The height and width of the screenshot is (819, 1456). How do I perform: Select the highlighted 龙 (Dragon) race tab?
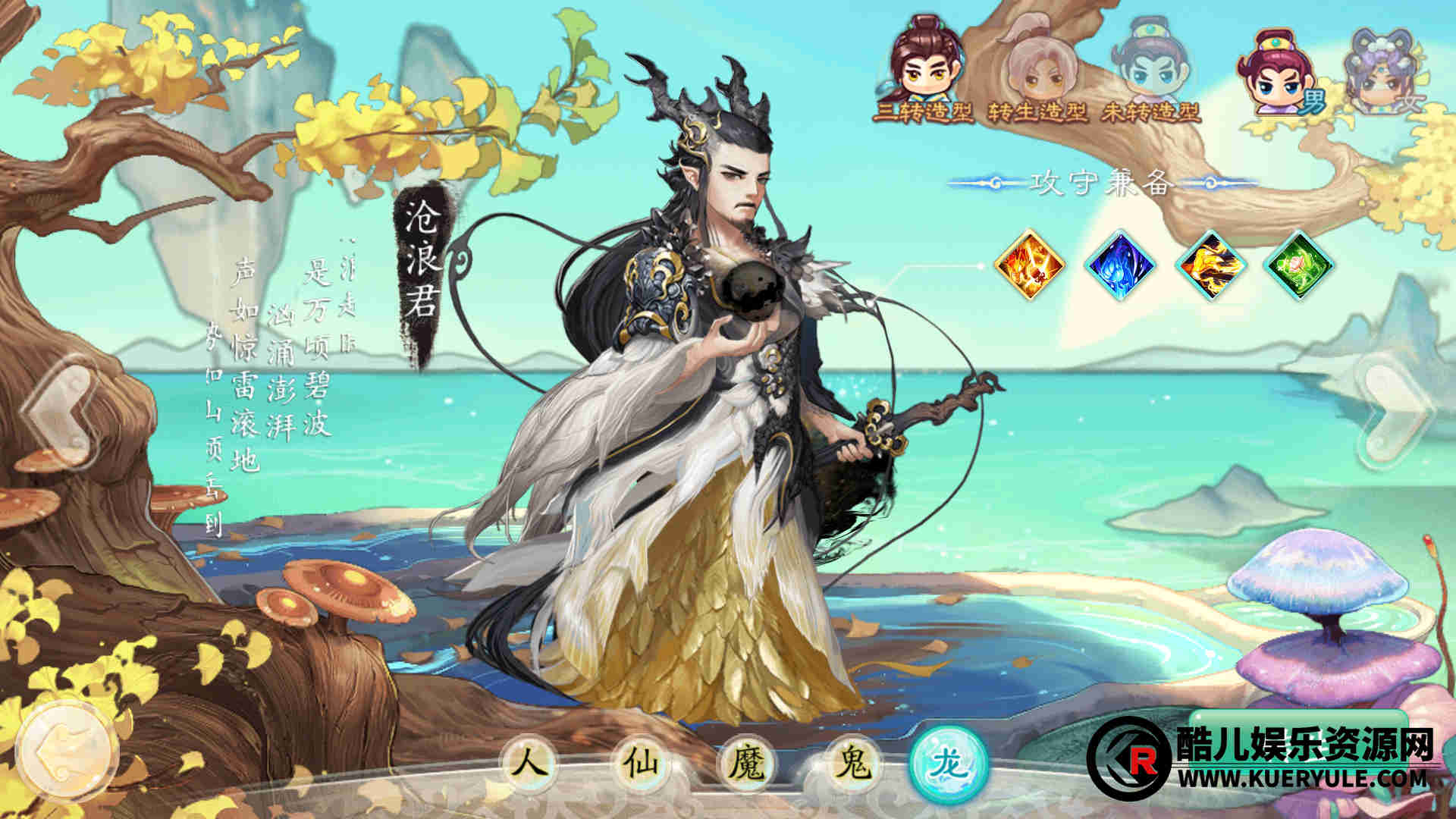[949, 762]
